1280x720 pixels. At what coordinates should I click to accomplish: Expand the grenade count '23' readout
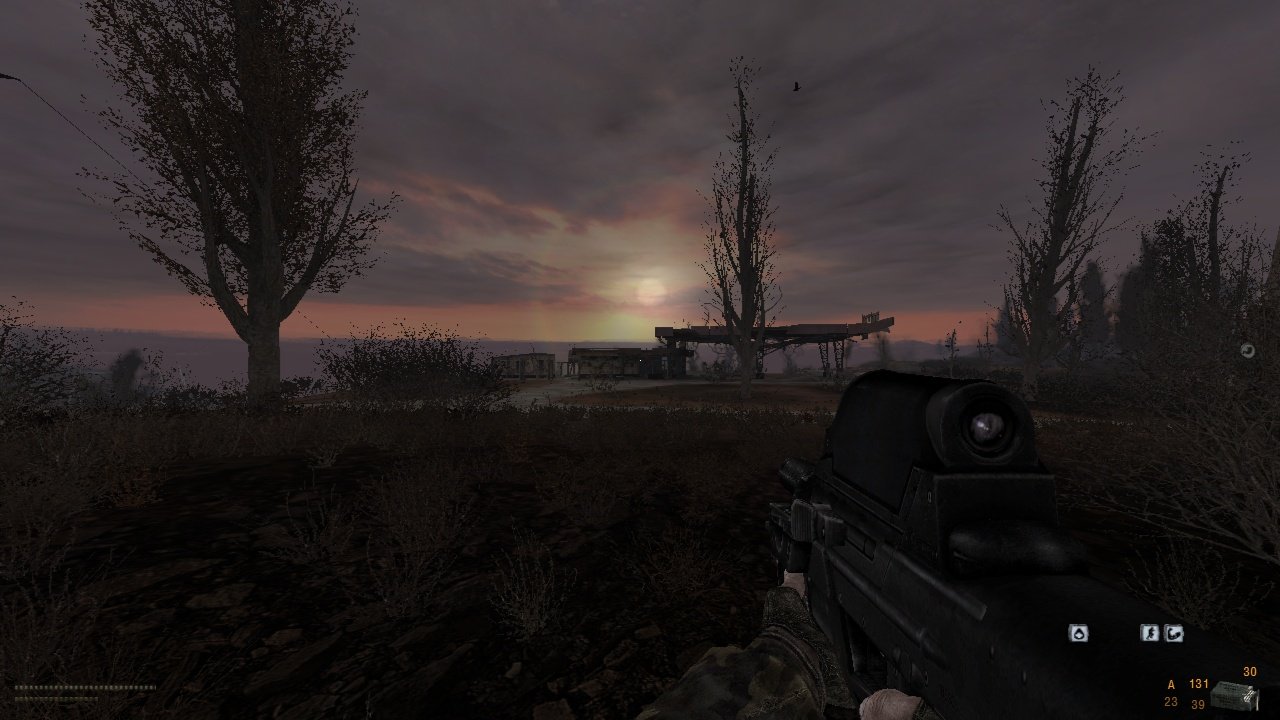tap(1171, 702)
